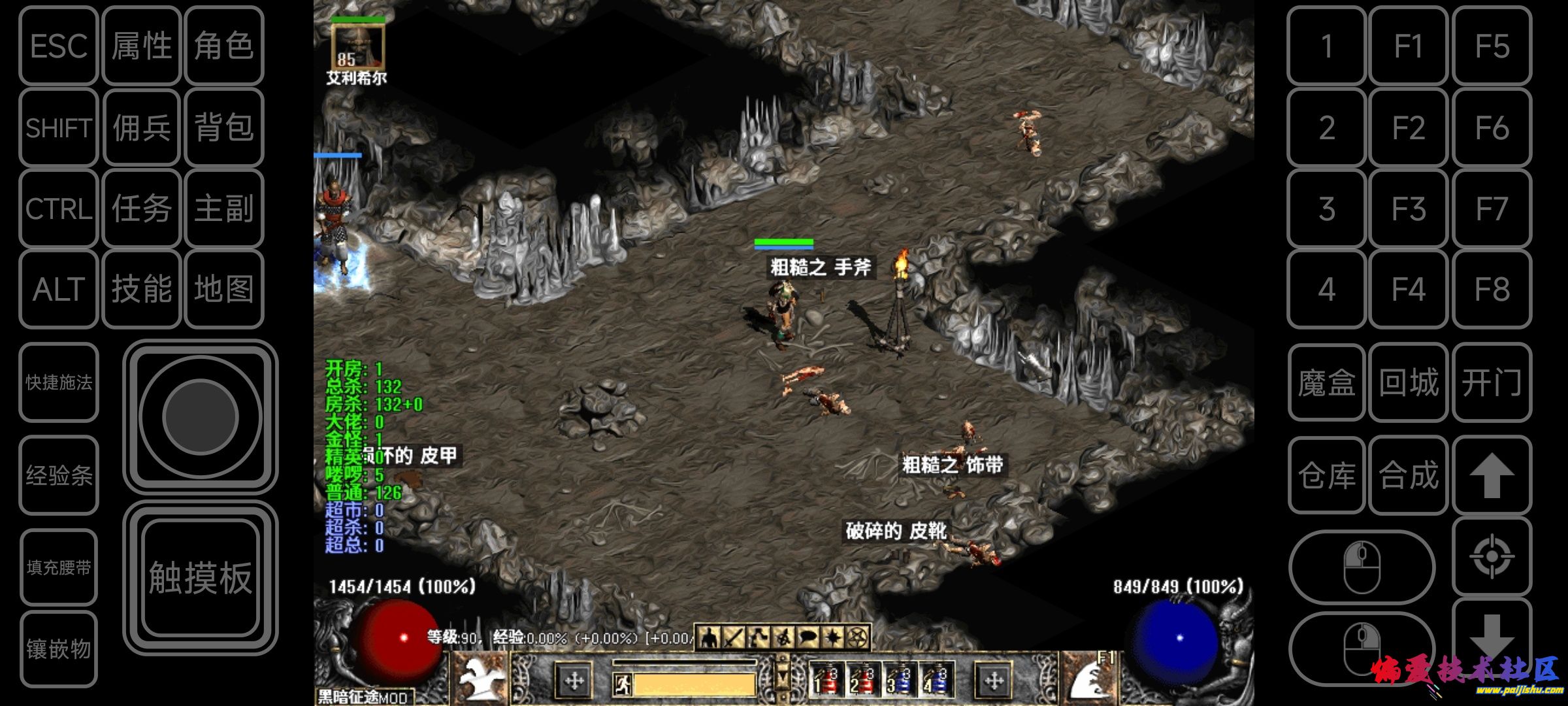Select the 触摸板 touchpad button
The image size is (1568, 706).
(200, 578)
